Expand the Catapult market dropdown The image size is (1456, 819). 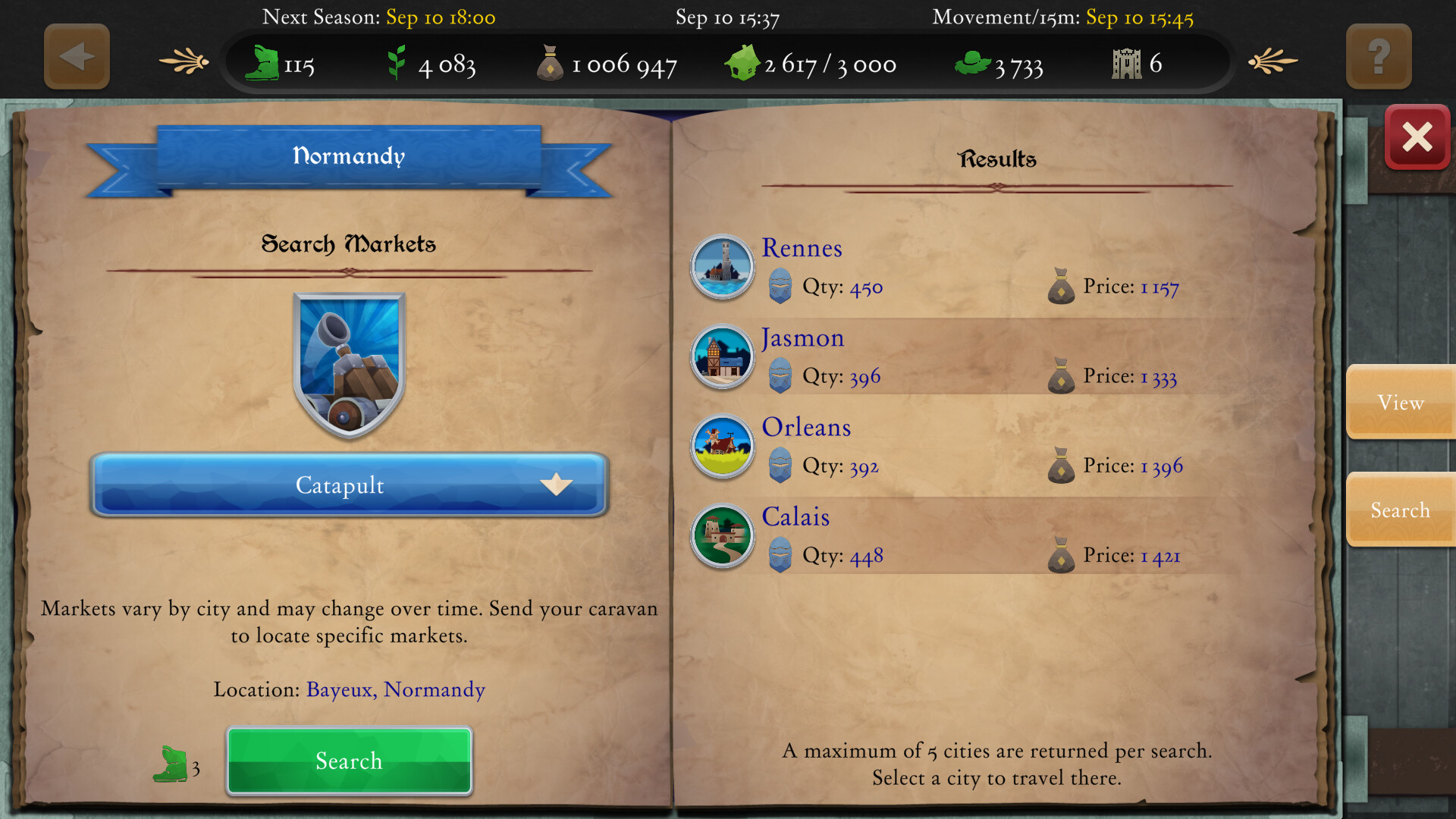tap(557, 485)
